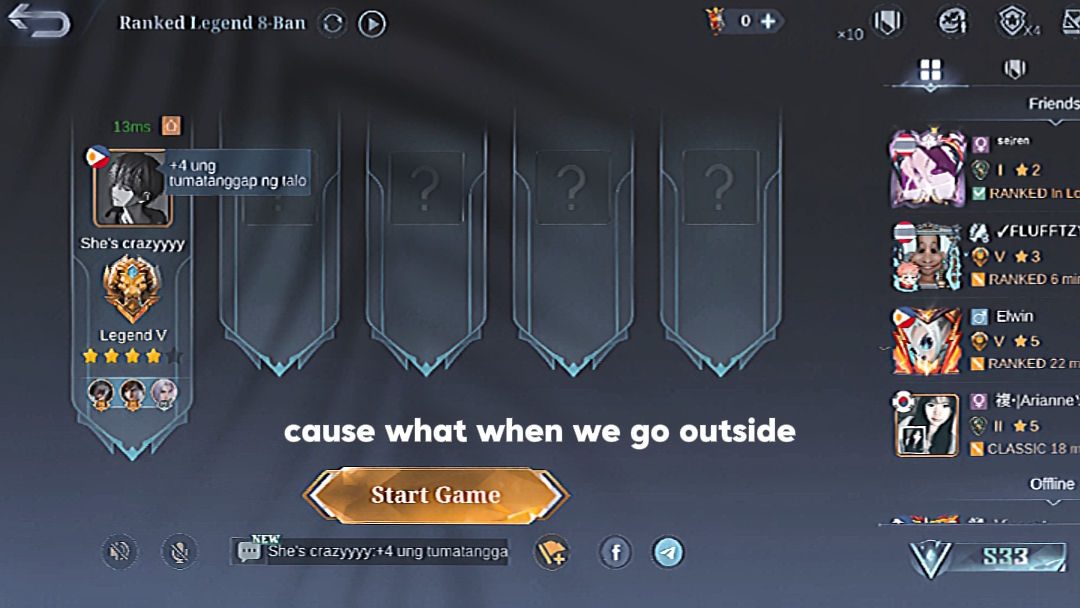Toggle the muted microphone icon
The height and width of the screenshot is (608, 1080).
click(179, 551)
